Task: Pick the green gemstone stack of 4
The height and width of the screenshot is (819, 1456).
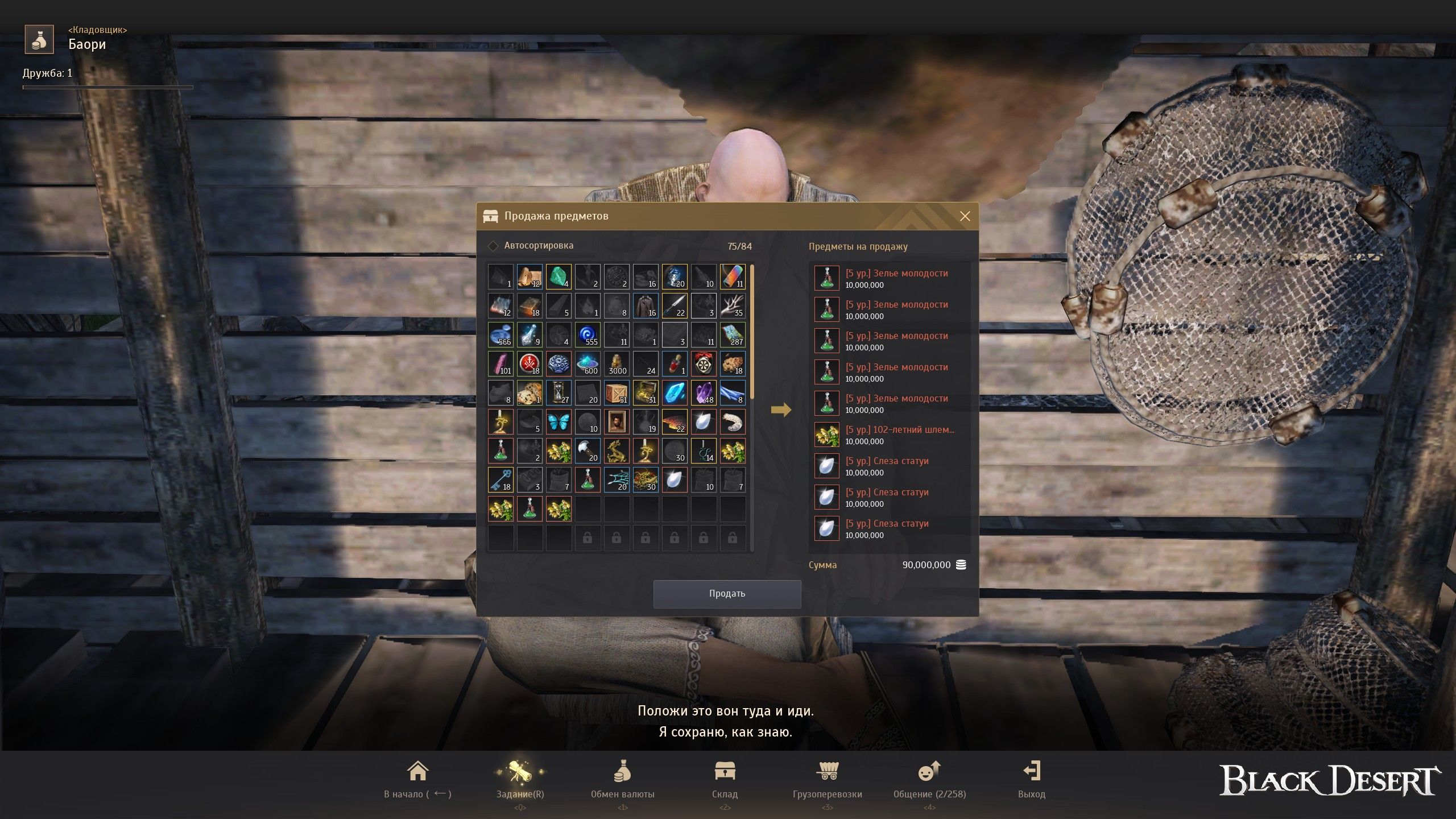Action: click(558, 277)
